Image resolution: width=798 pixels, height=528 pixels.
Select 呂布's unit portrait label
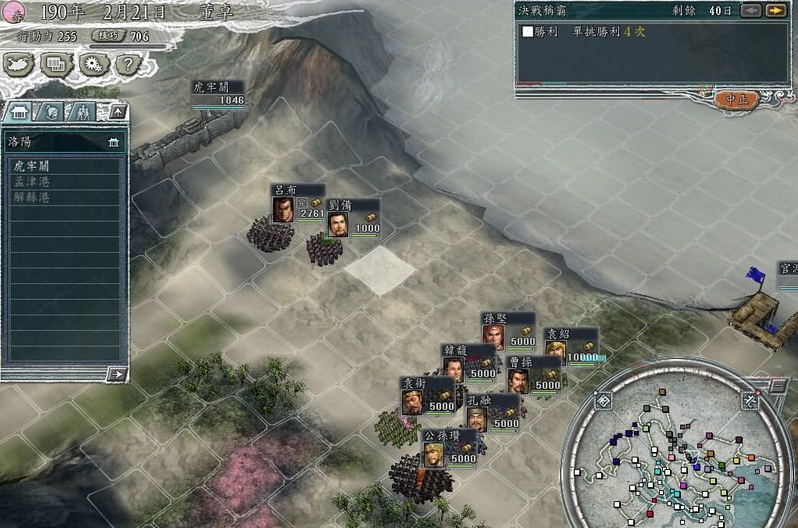click(285, 208)
